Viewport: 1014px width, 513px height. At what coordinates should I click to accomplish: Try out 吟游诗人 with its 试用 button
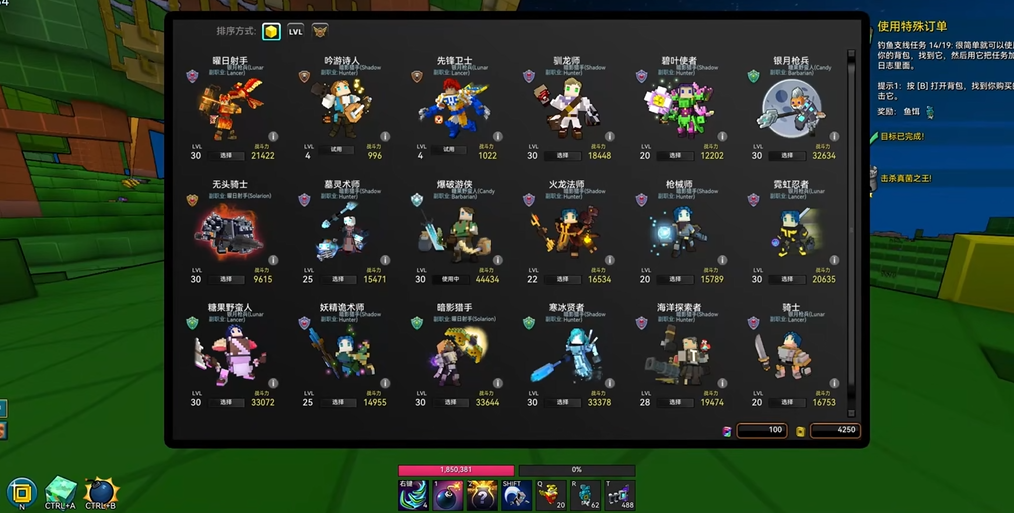pos(336,150)
